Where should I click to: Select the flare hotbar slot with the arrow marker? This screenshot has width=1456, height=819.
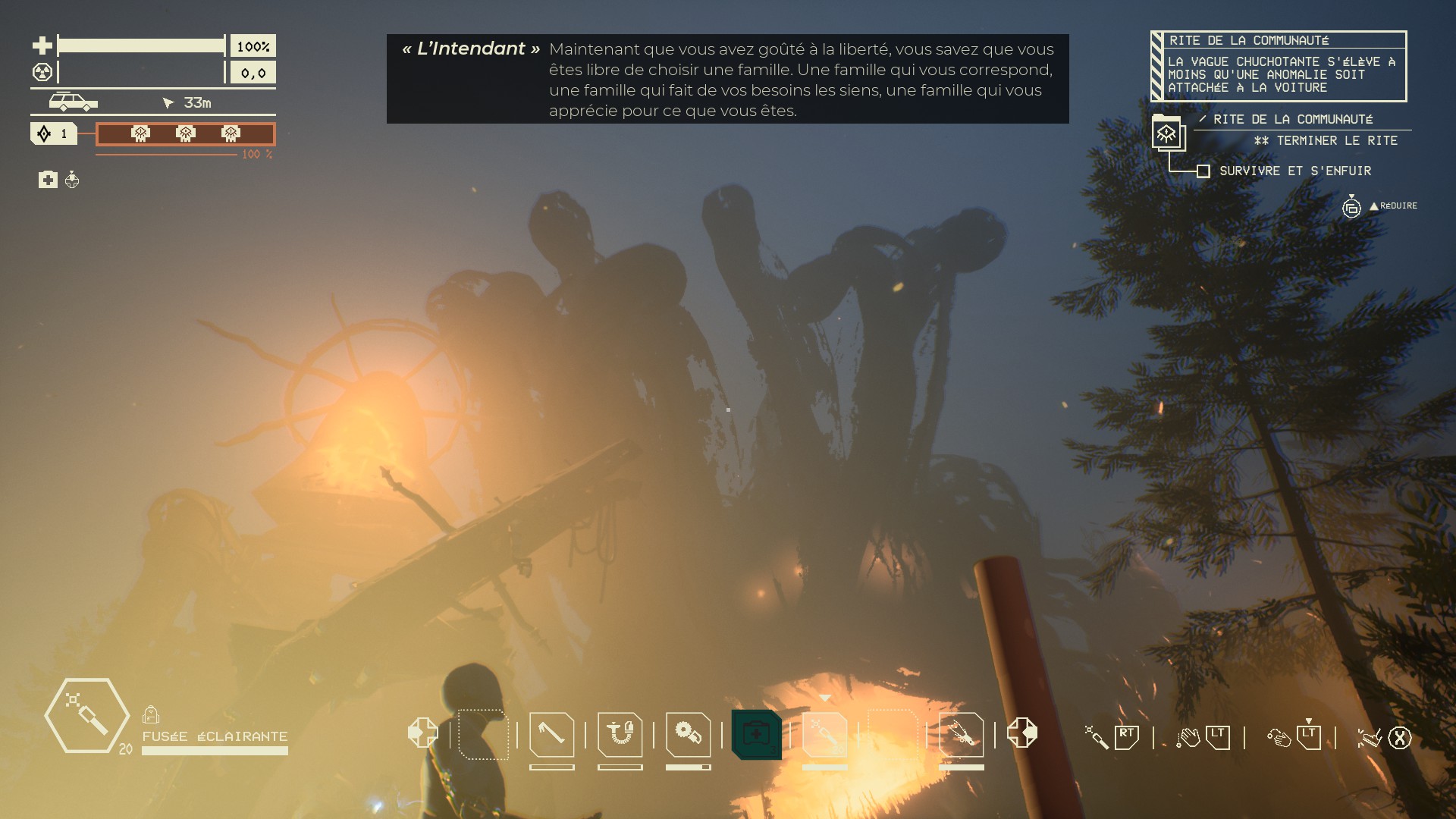(824, 734)
